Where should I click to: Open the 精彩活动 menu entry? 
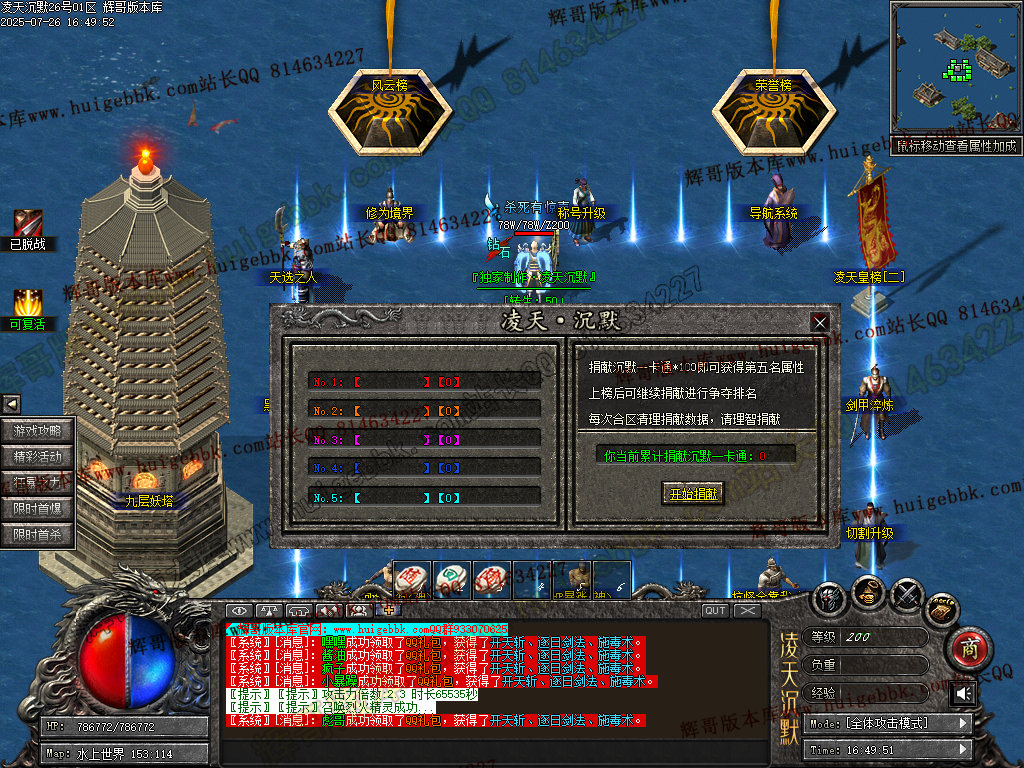(38, 457)
